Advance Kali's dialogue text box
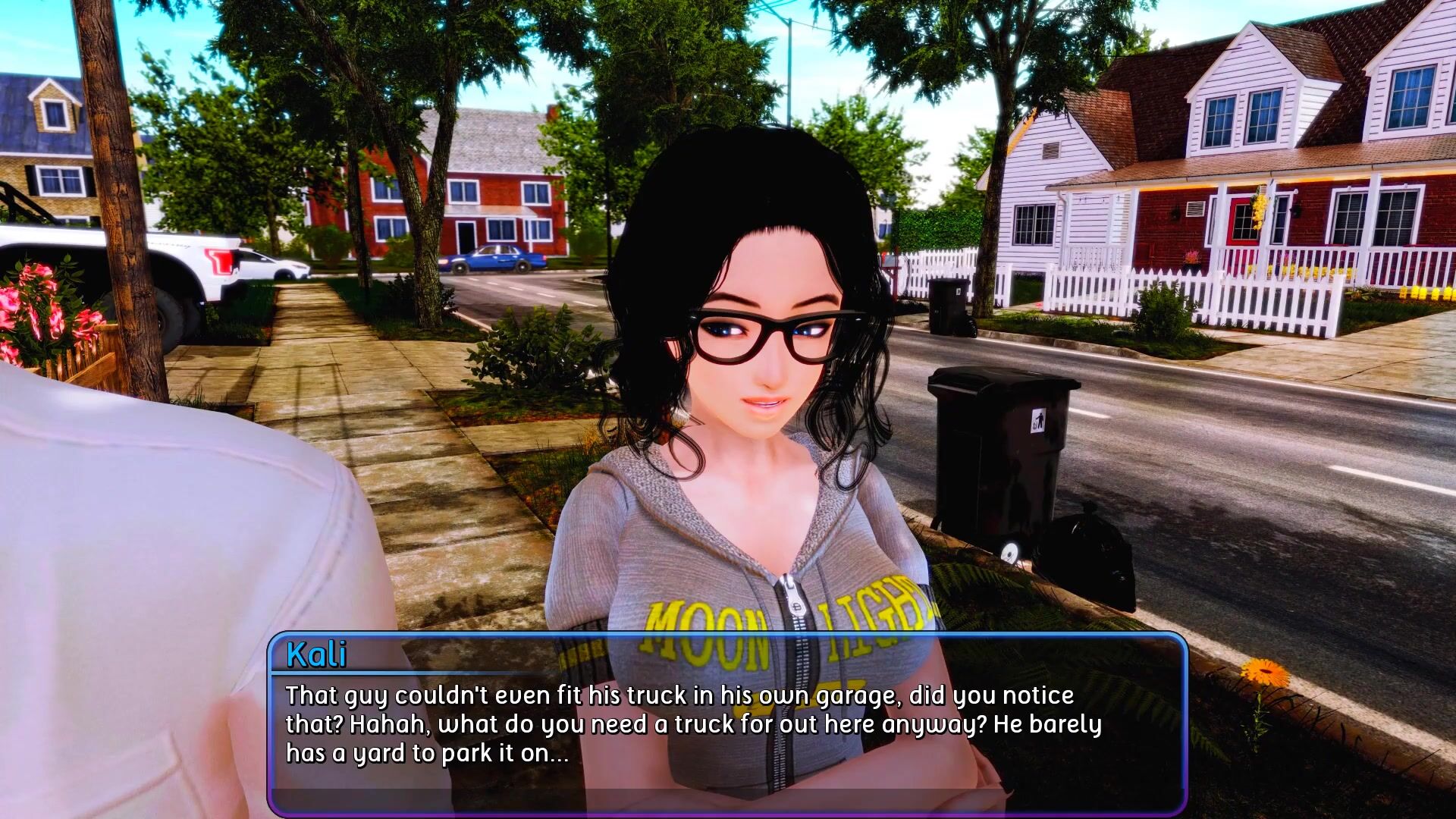The image size is (1456, 819). coord(726,724)
